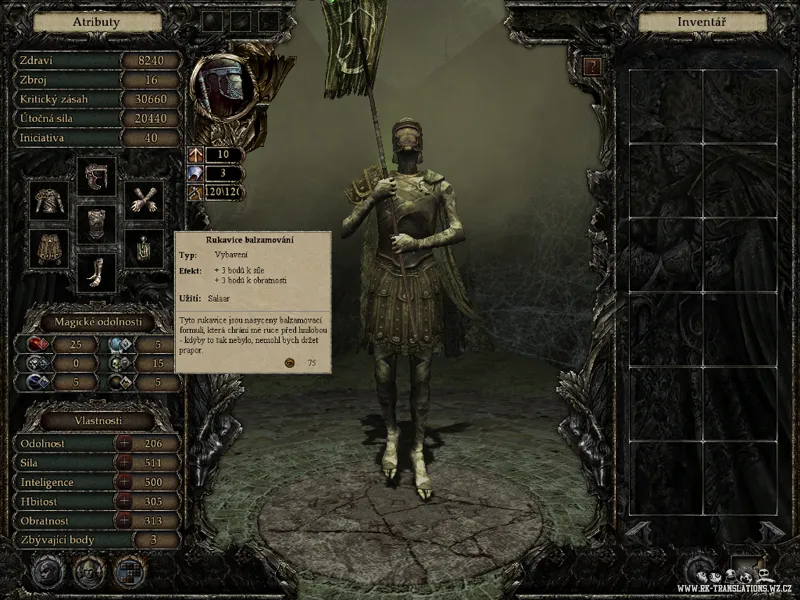
Task: Increase the Síla attribute
Action: coord(124,462)
